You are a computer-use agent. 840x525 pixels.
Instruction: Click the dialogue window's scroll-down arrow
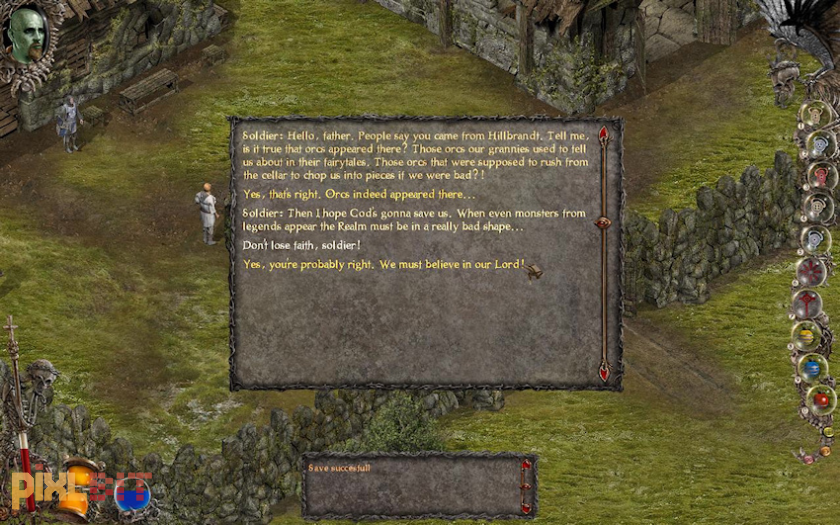tap(603, 372)
